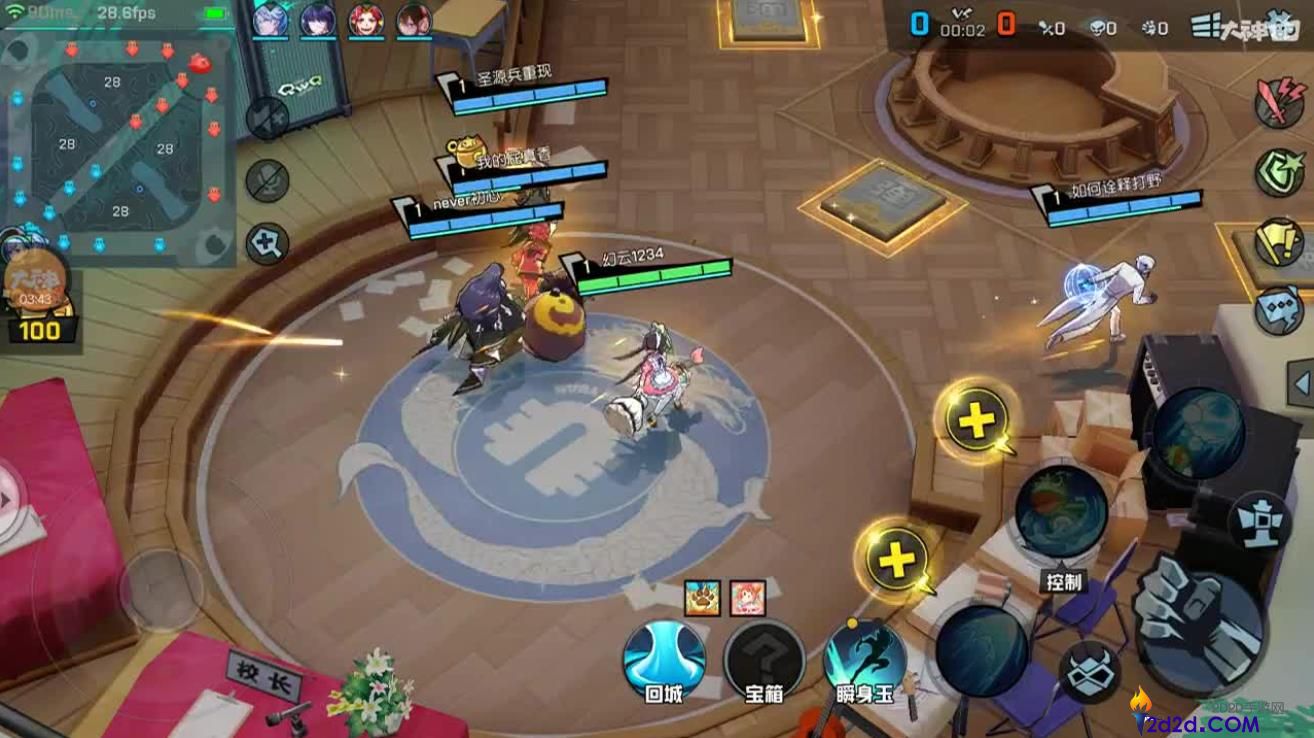This screenshot has width=1314, height=738.
Task: Tap the horned mask minion target button
Action: pos(1089,672)
